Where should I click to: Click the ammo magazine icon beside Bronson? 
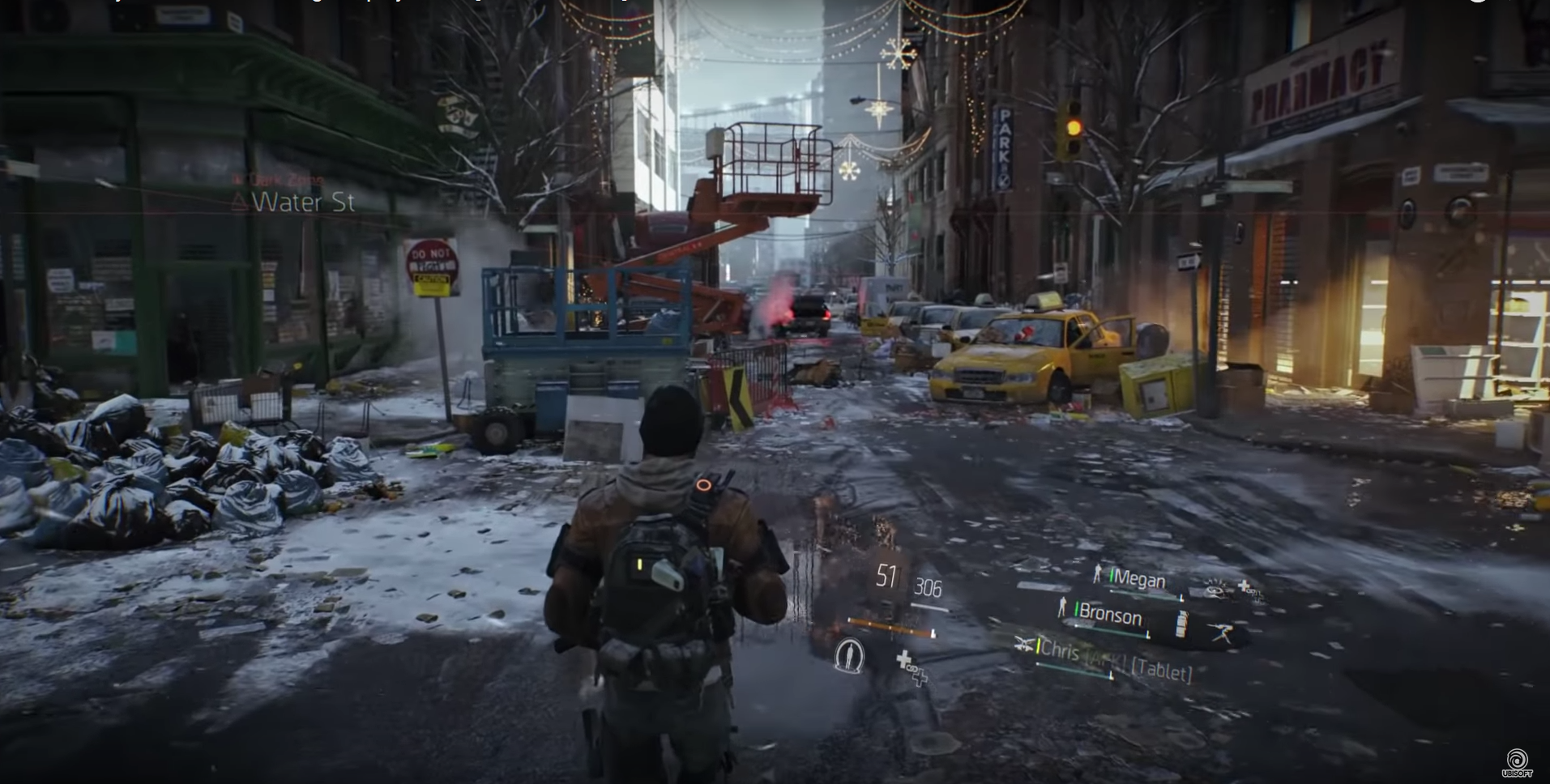pyautogui.click(x=1181, y=624)
